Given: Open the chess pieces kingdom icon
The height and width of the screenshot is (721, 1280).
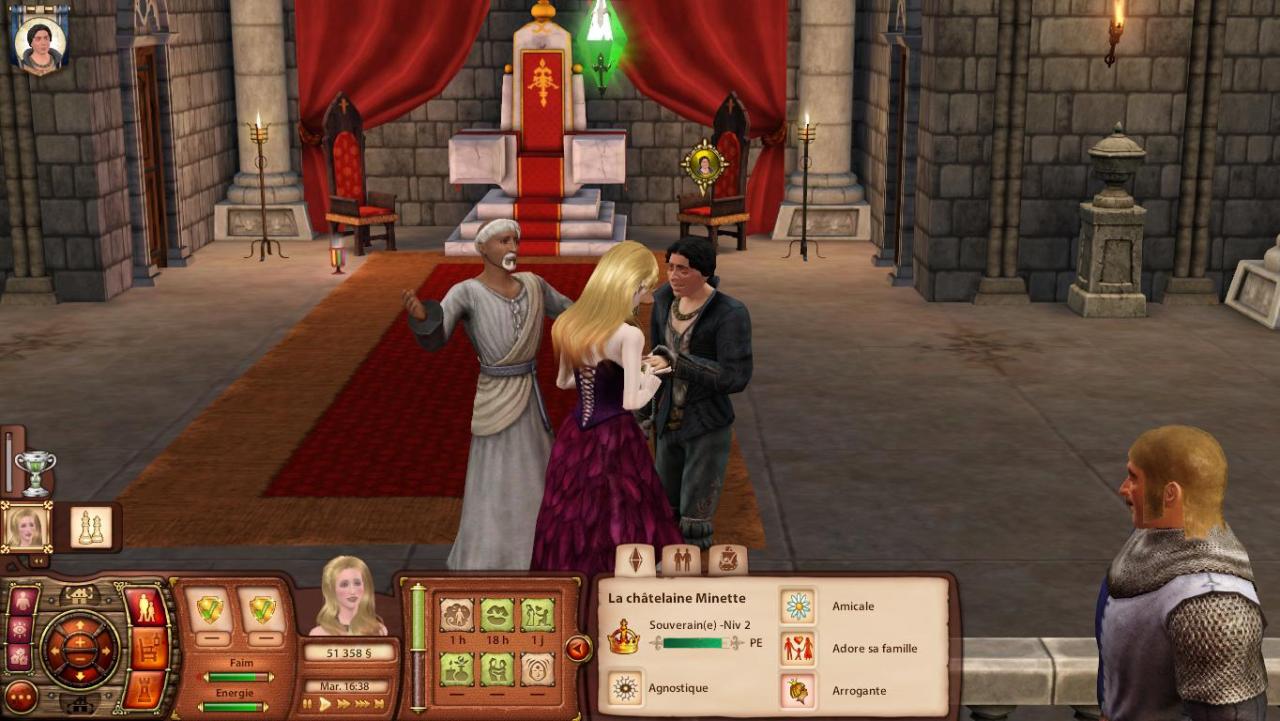Looking at the screenshot, I should tap(91, 526).
